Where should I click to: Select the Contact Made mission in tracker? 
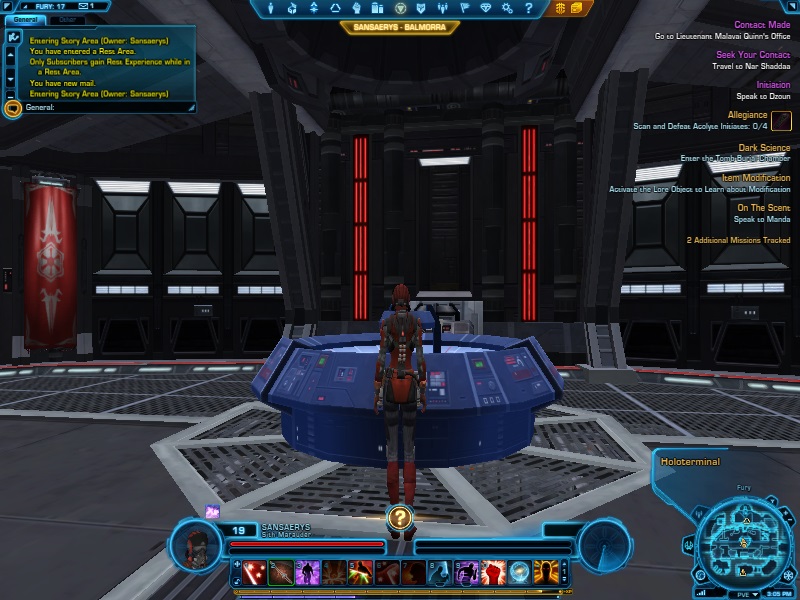pyautogui.click(x=762, y=25)
